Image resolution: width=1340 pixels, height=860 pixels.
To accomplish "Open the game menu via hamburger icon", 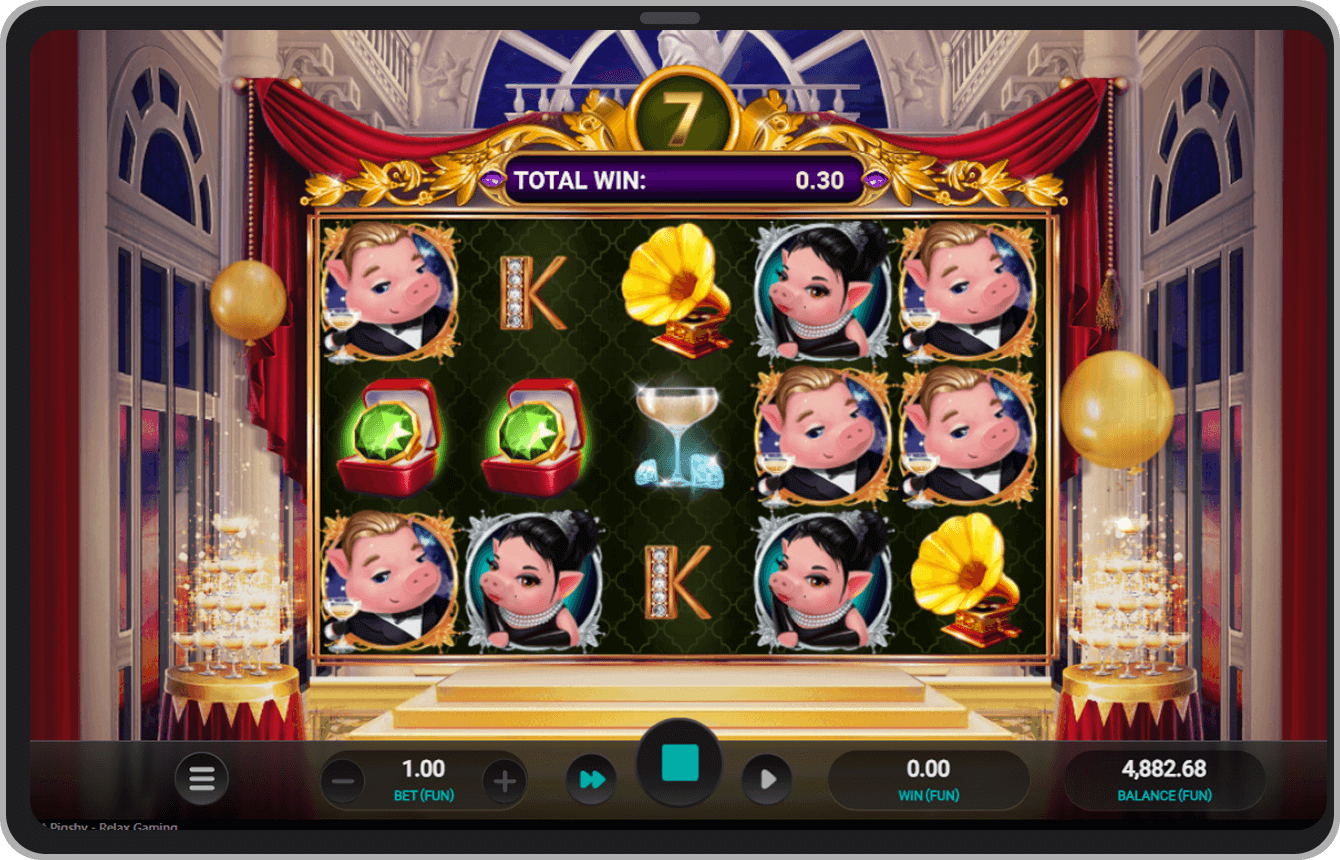I will coord(202,779).
